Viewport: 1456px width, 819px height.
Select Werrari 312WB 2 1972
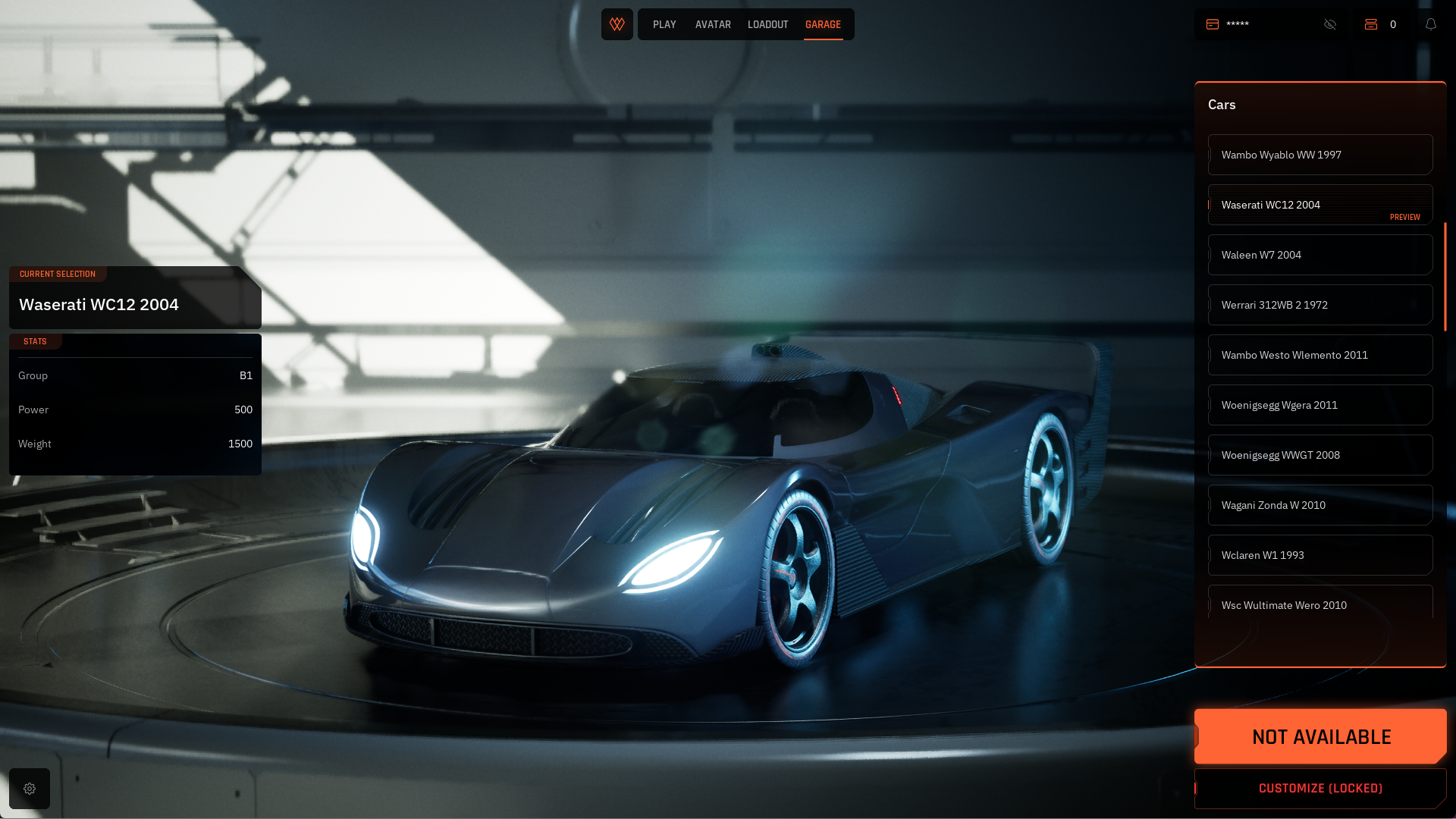[1319, 305]
